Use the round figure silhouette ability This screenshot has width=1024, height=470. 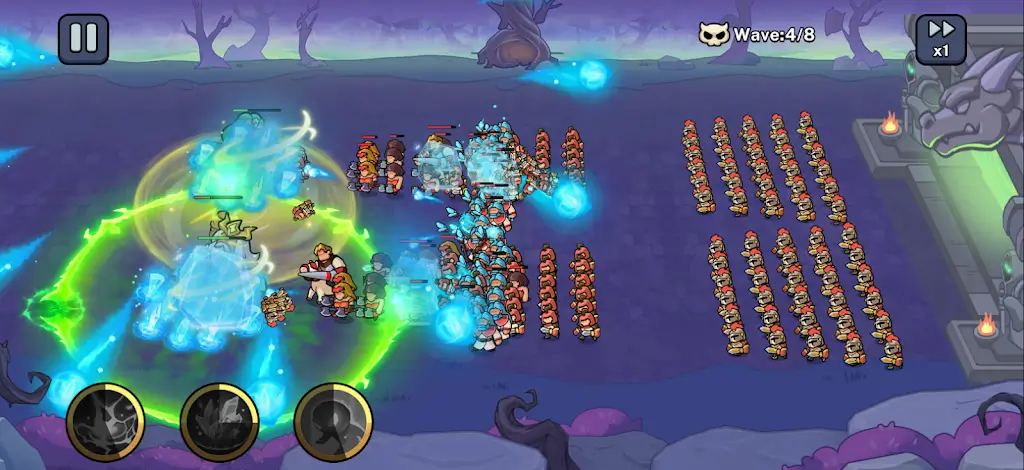(333, 422)
